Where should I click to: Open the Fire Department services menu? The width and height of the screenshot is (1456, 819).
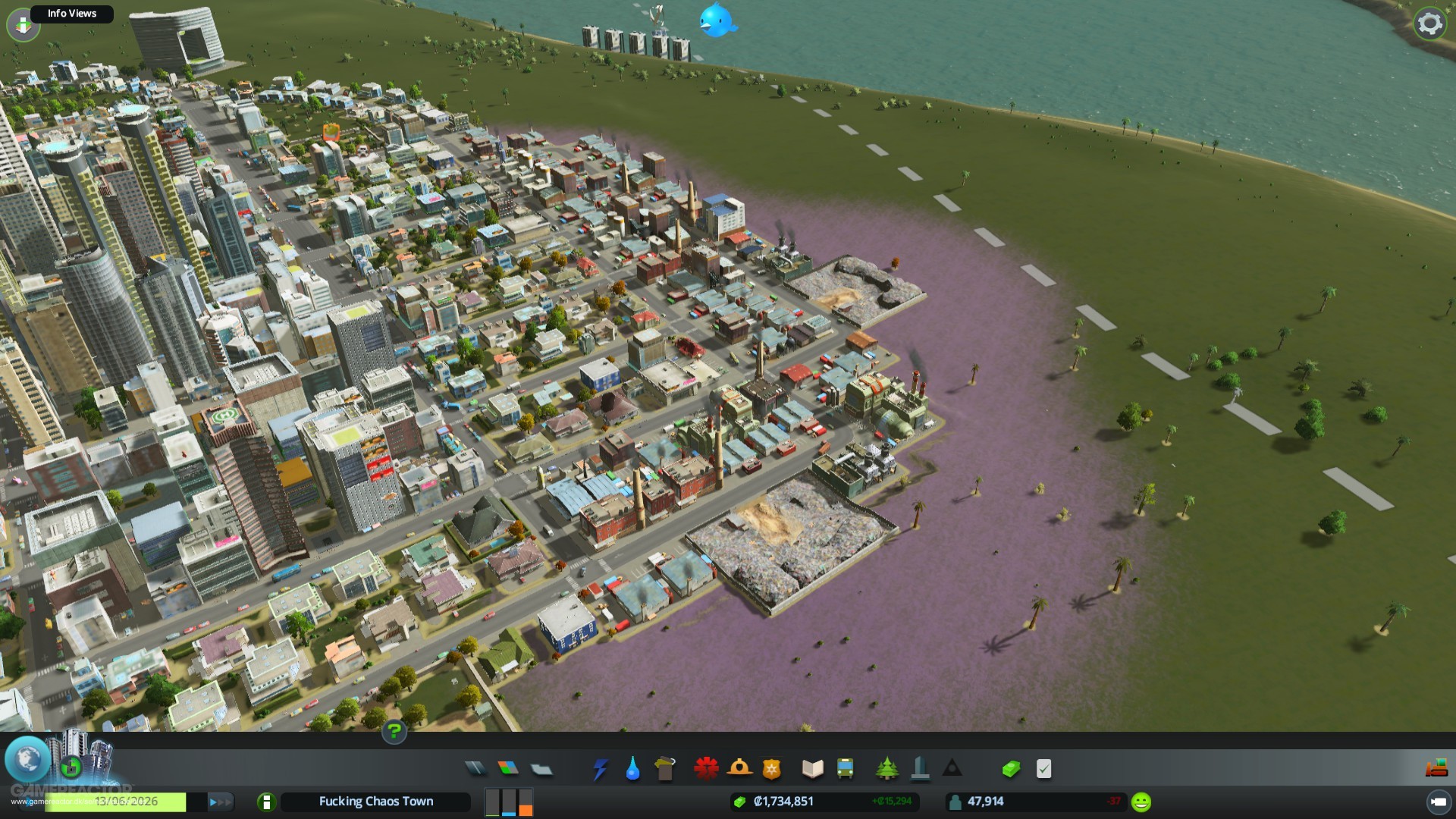click(737, 767)
